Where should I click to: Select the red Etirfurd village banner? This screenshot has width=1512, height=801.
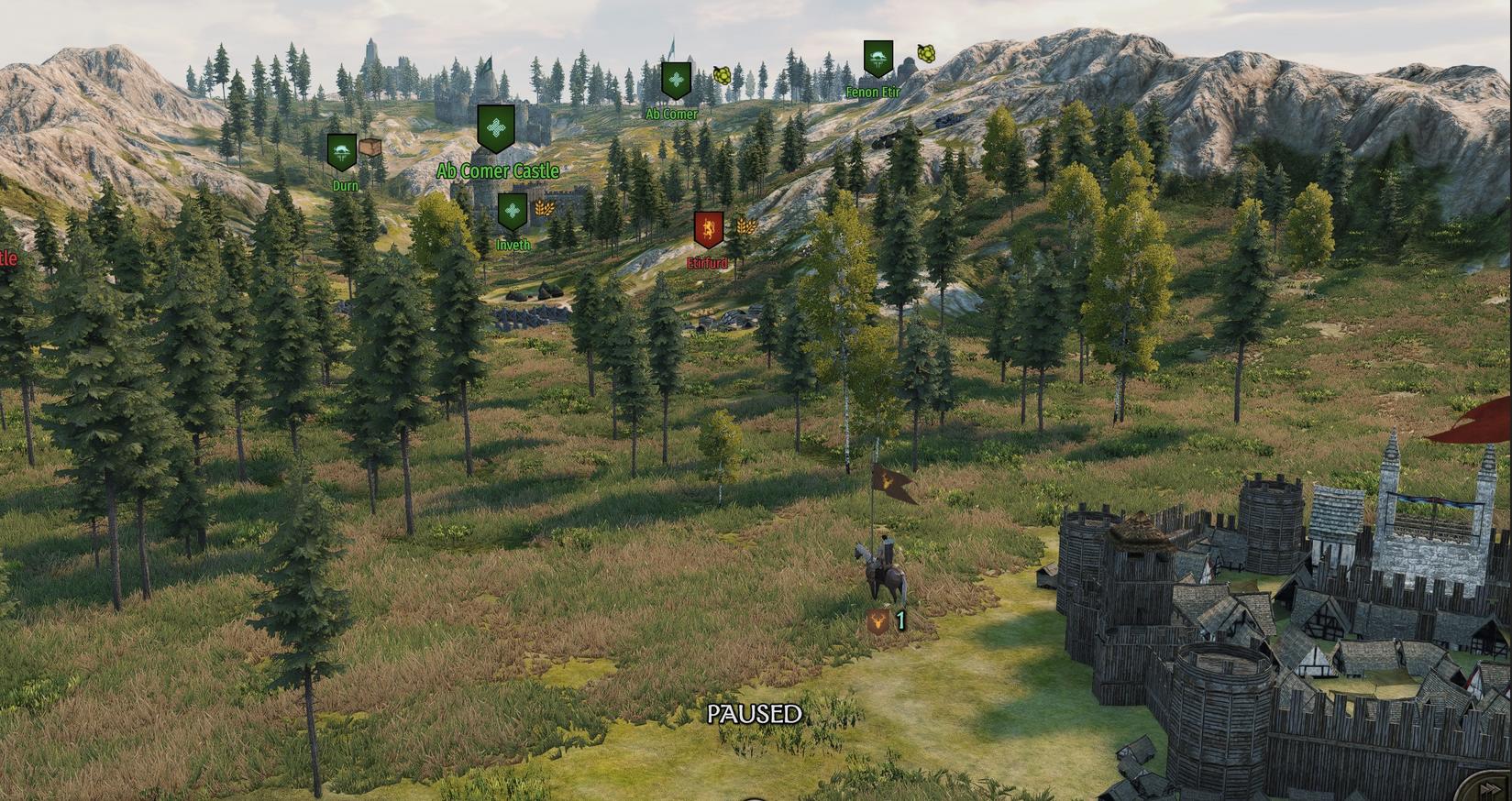pyautogui.click(x=708, y=230)
